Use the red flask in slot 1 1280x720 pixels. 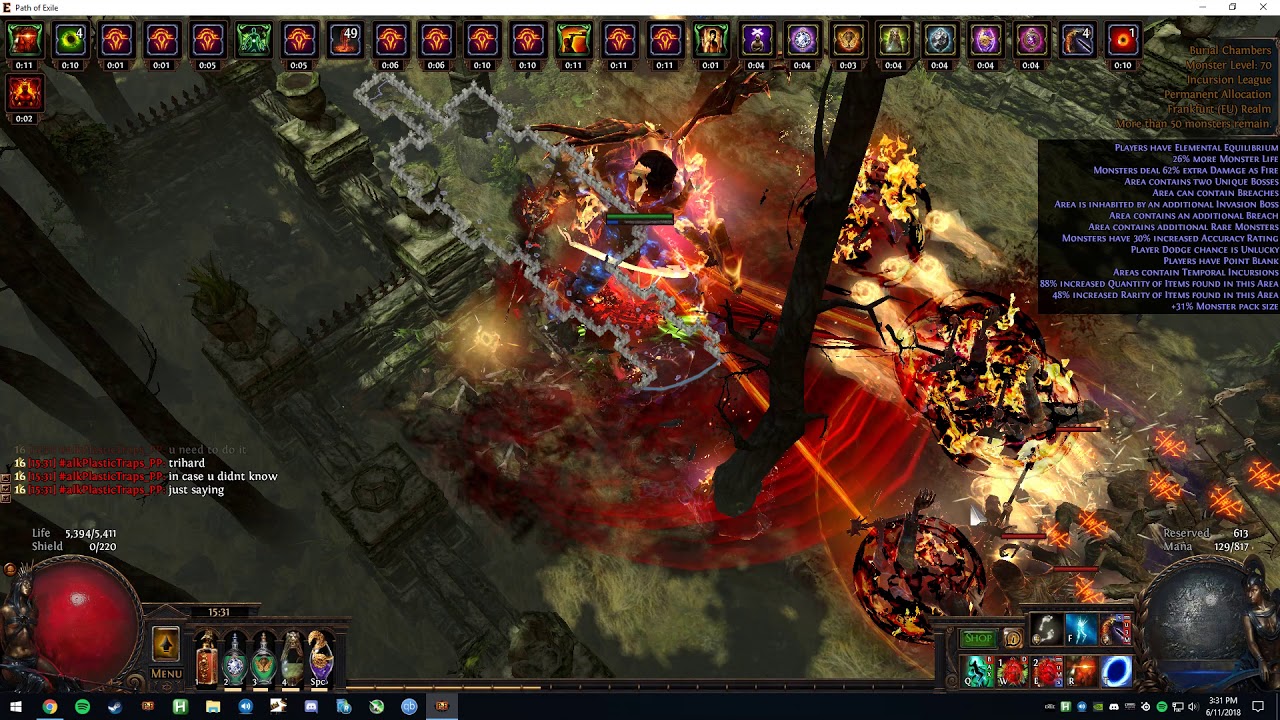tap(207, 658)
